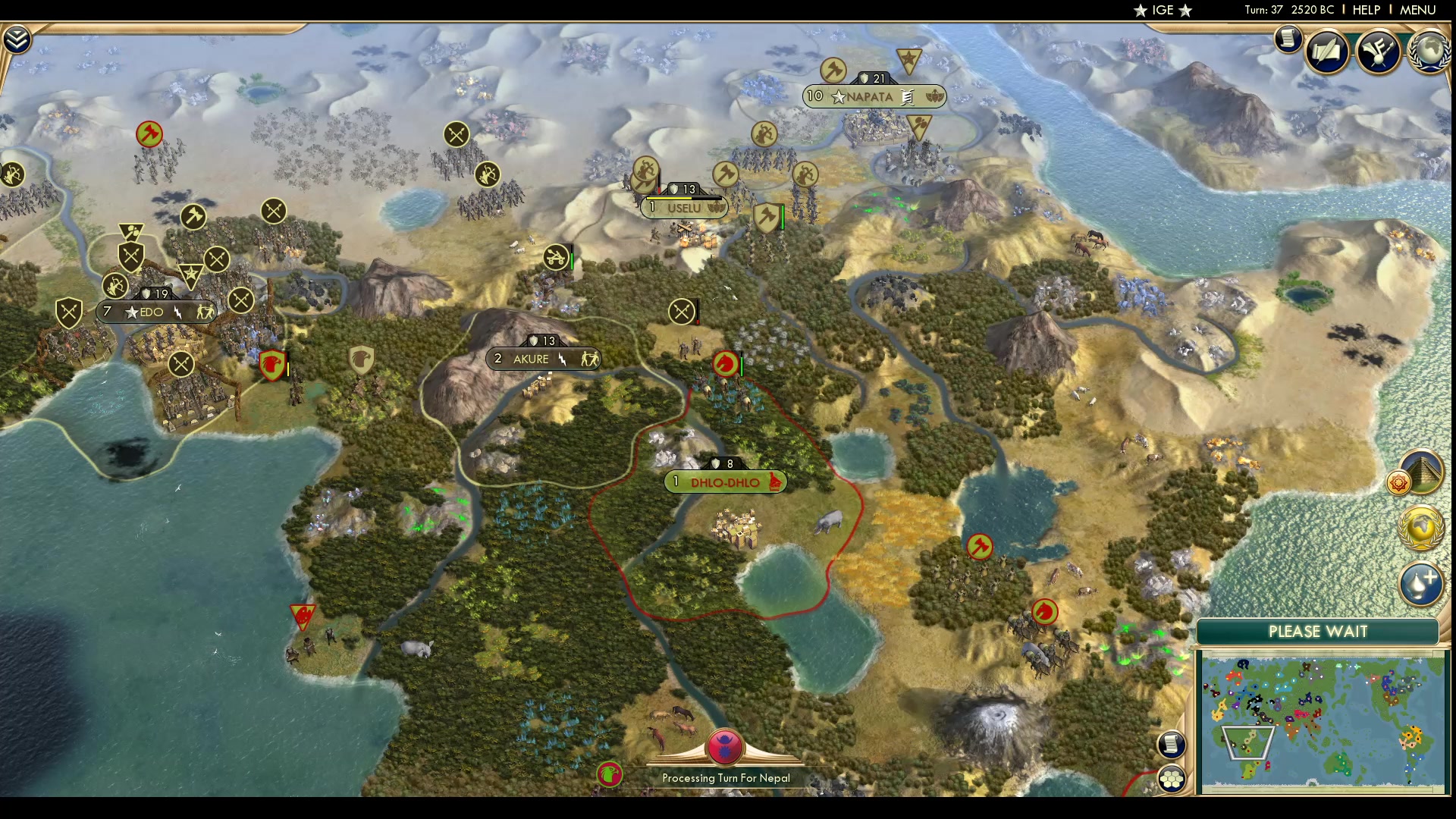
Task: Open the MENU item in top bar
Action: [1417, 11]
